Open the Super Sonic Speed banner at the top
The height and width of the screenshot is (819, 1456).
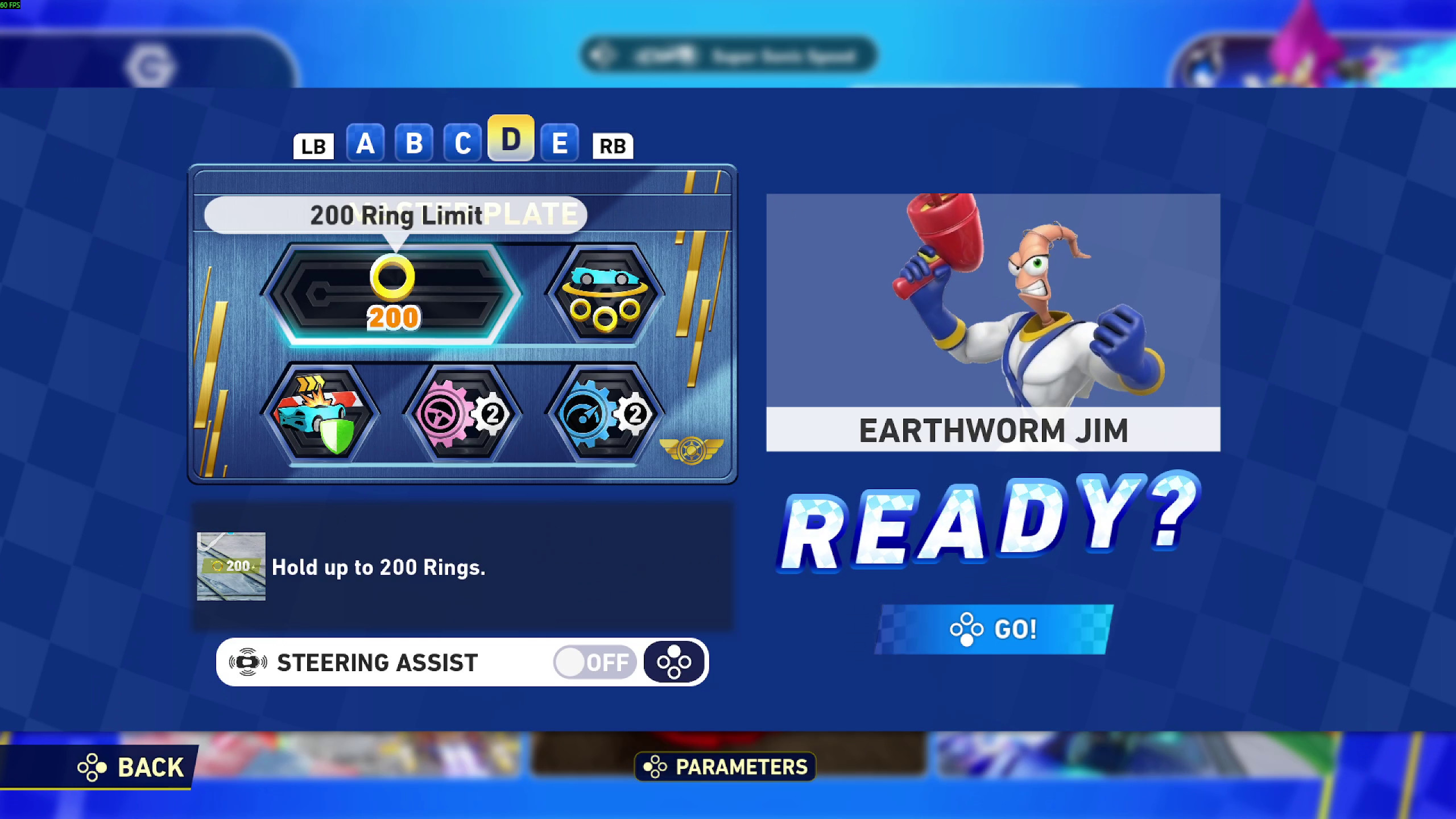(725, 55)
